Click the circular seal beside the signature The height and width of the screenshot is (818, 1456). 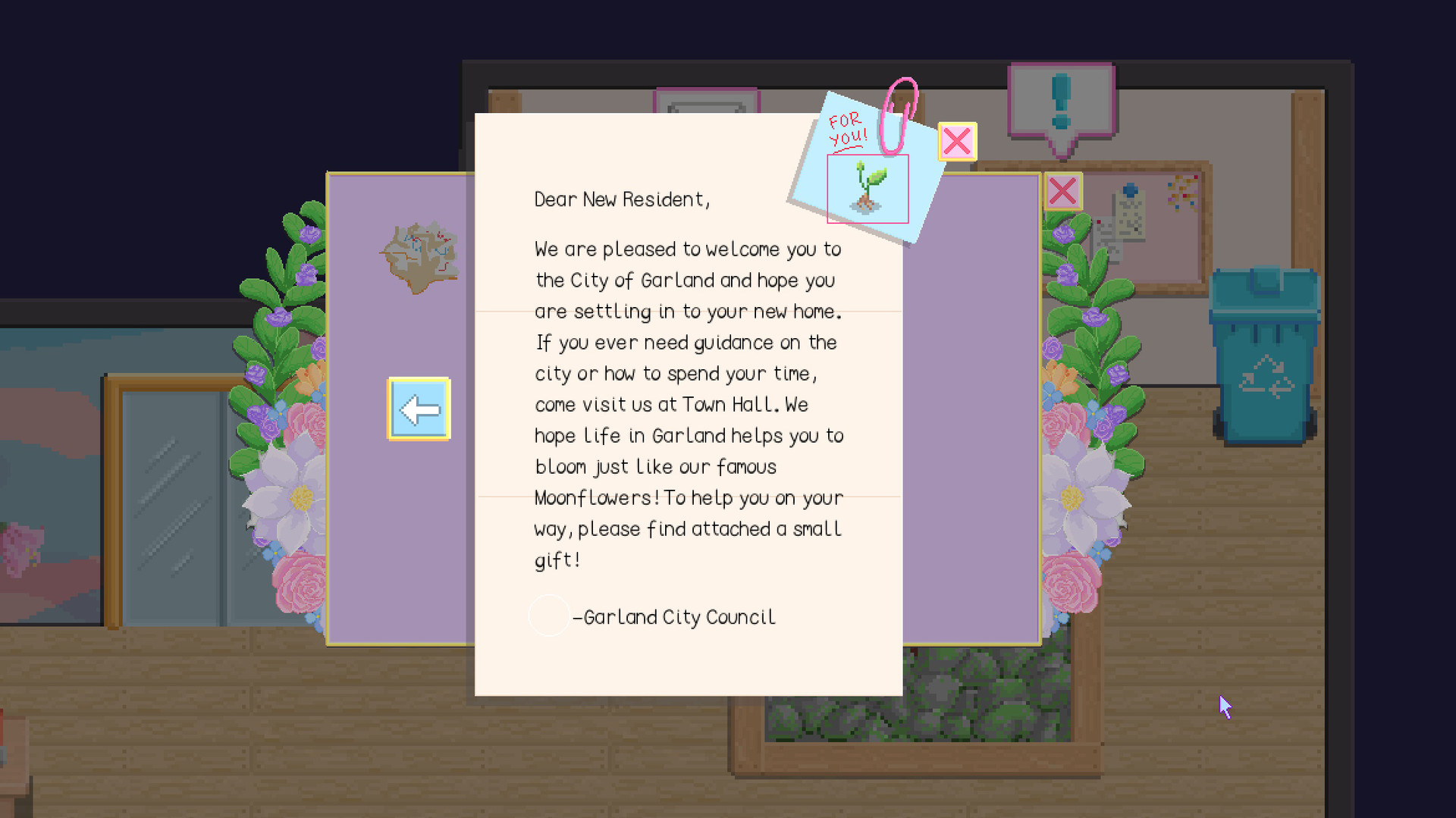click(x=549, y=616)
